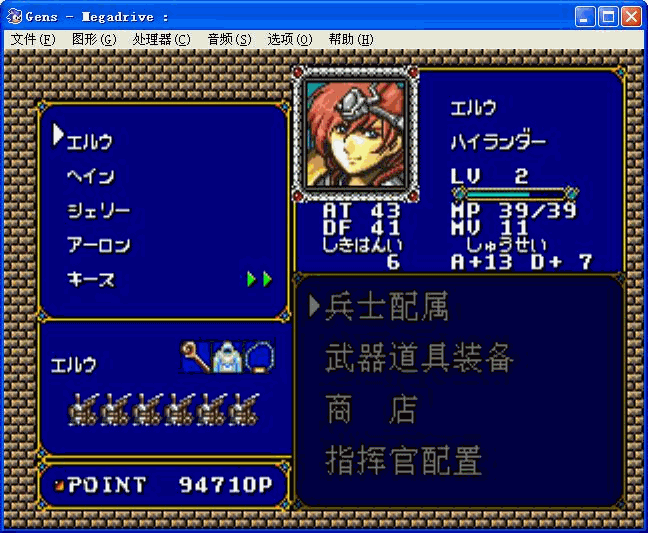Enter the 商店 shop option
648x533 pixels.
370,409
